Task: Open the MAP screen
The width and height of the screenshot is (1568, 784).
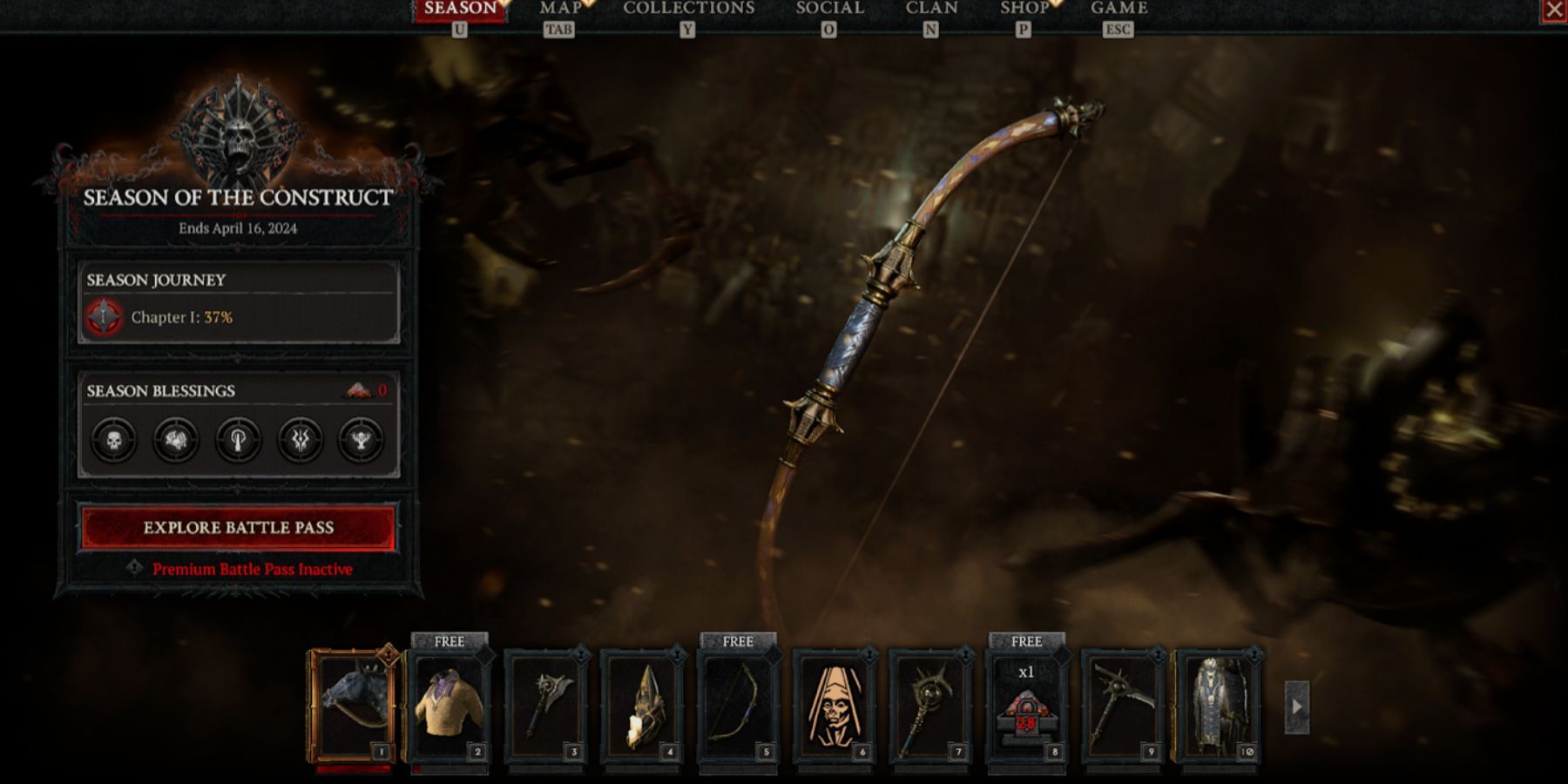Action: 562,9
